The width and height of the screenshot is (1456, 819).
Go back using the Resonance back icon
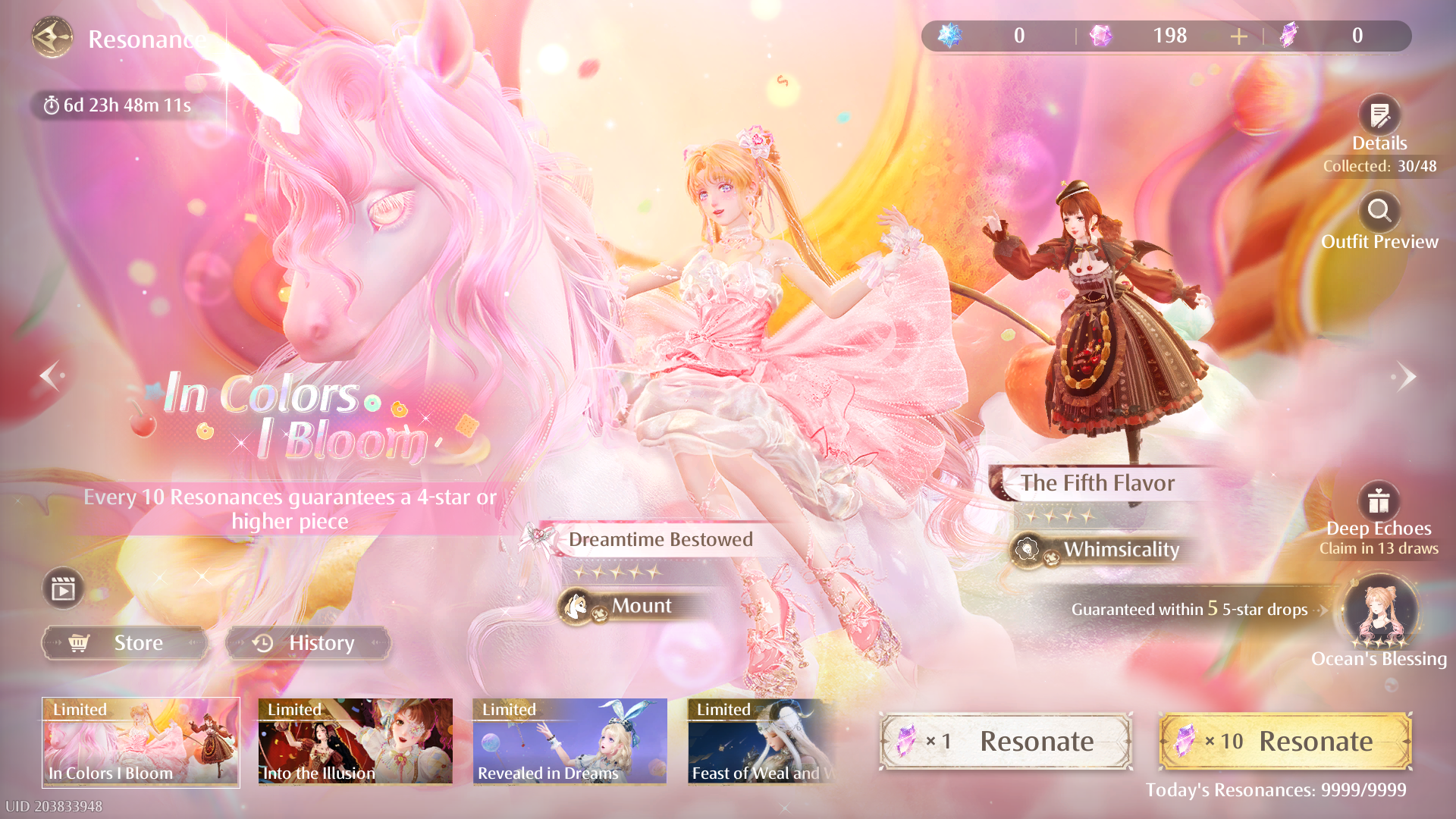[x=52, y=38]
